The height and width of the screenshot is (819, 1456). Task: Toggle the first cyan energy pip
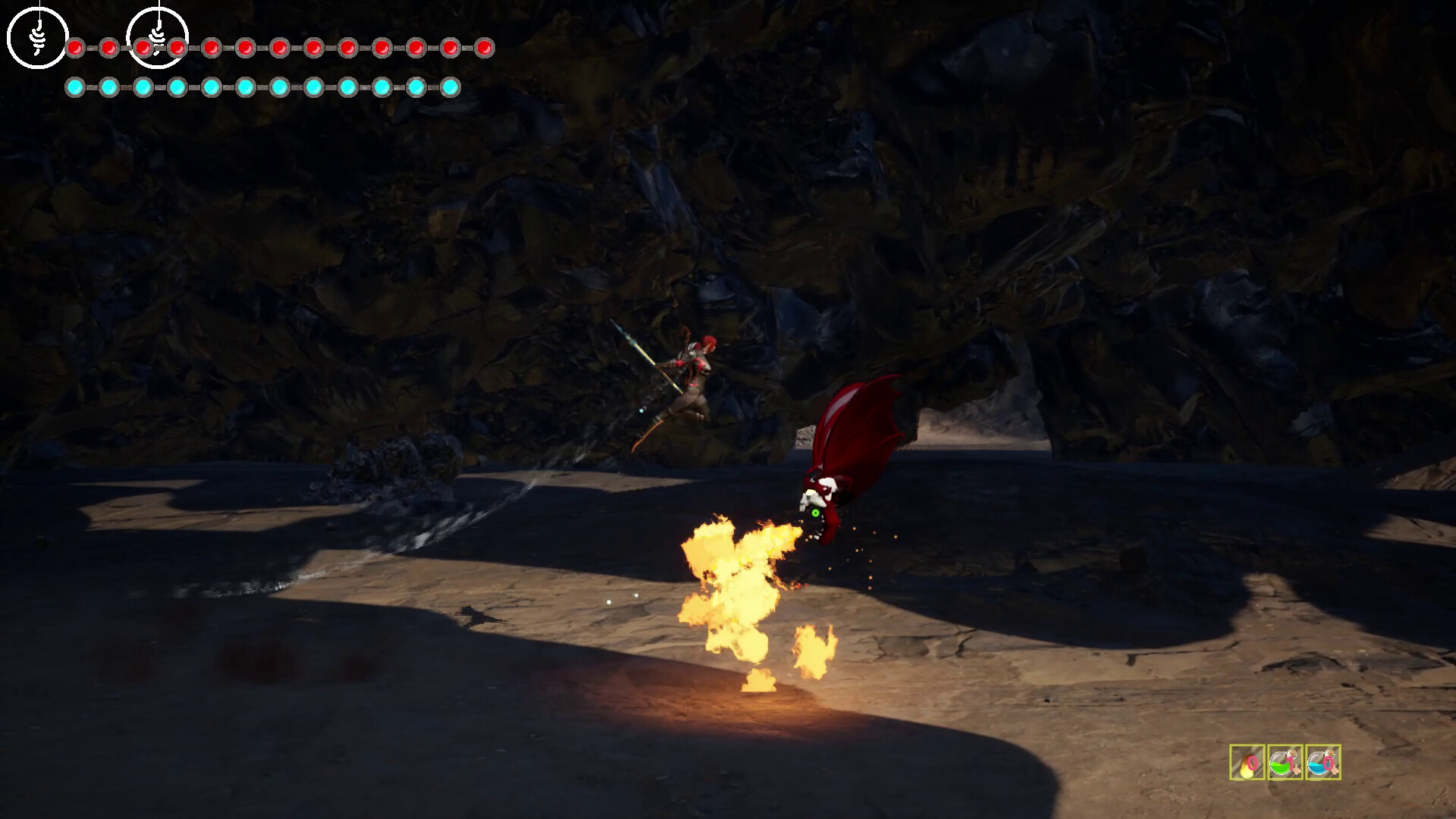[x=75, y=87]
